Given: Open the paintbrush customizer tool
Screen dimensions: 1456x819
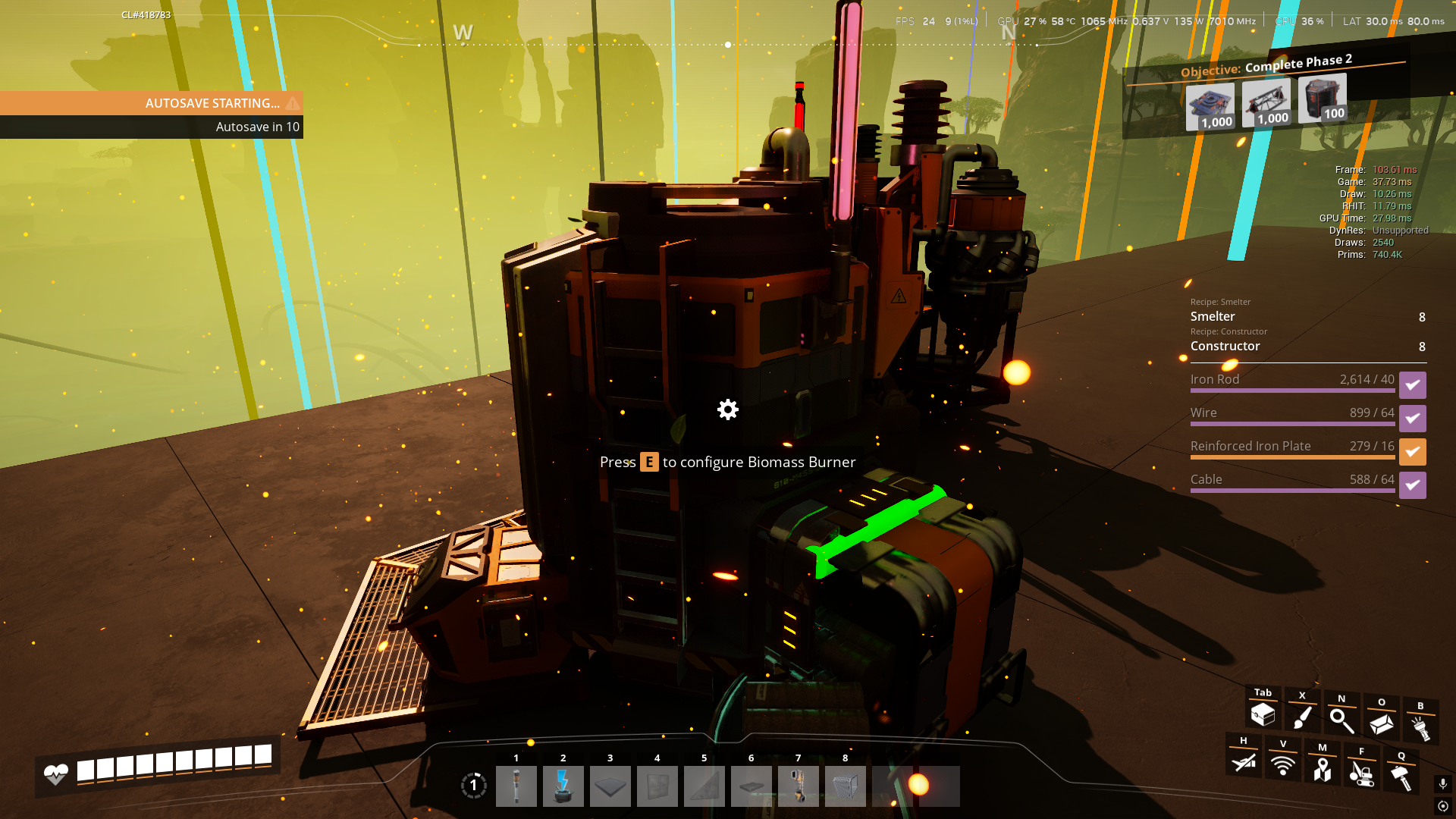Looking at the screenshot, I should (1302, 717).
